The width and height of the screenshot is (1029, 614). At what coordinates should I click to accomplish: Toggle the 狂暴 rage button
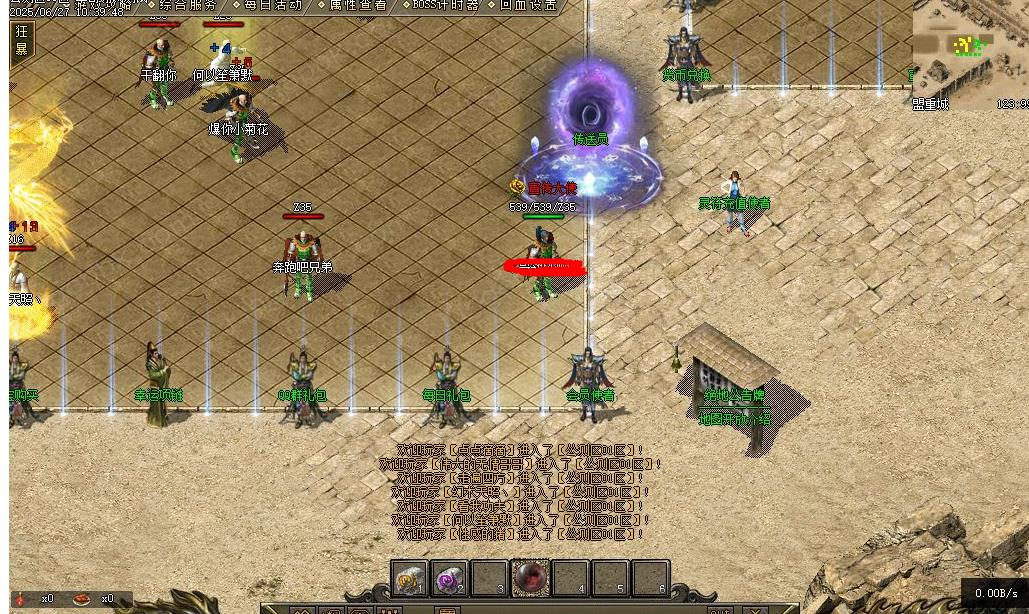(22, 40)
